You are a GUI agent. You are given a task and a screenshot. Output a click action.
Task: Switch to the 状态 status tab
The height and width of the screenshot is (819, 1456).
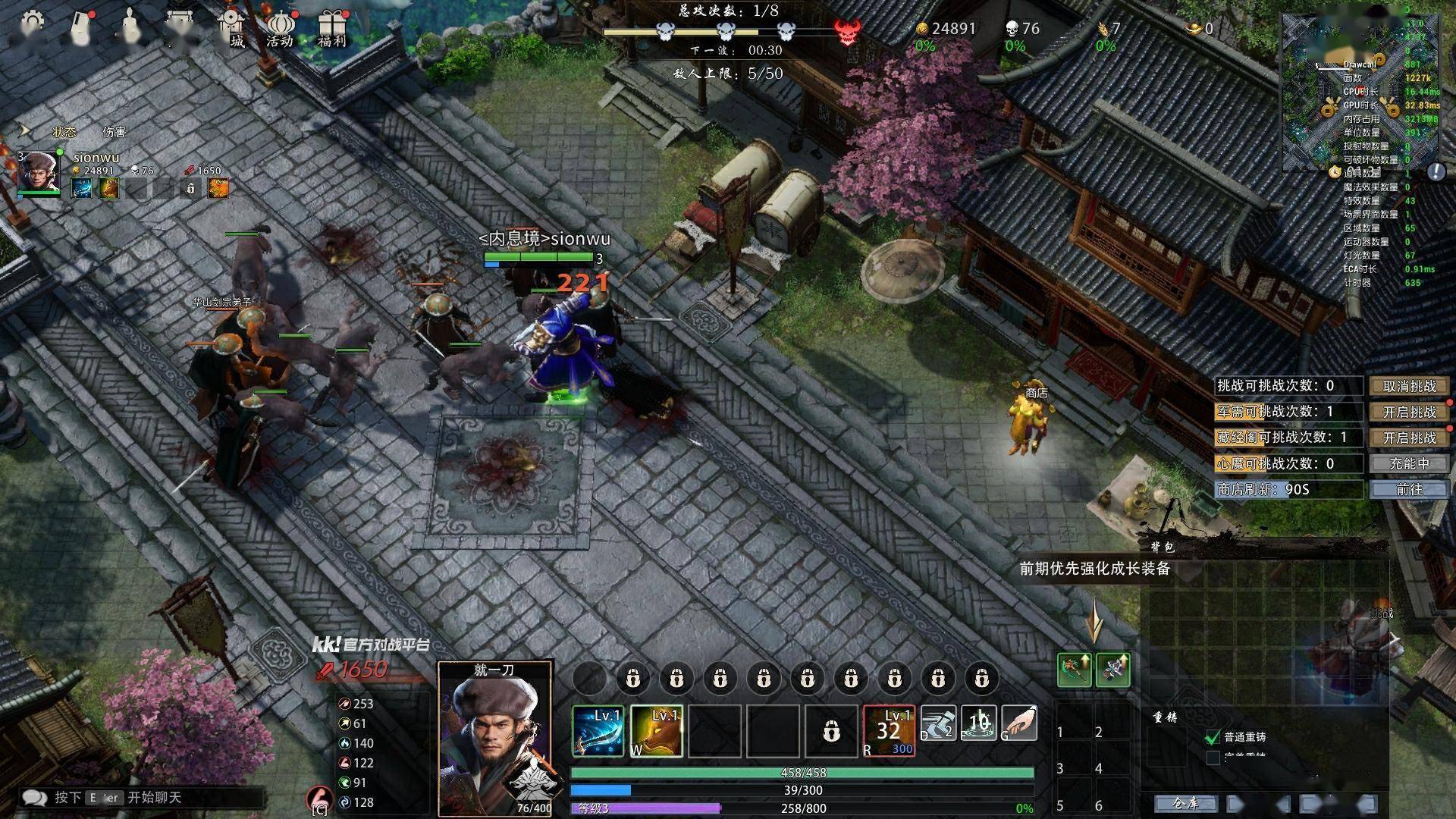(x=64, y=132)
